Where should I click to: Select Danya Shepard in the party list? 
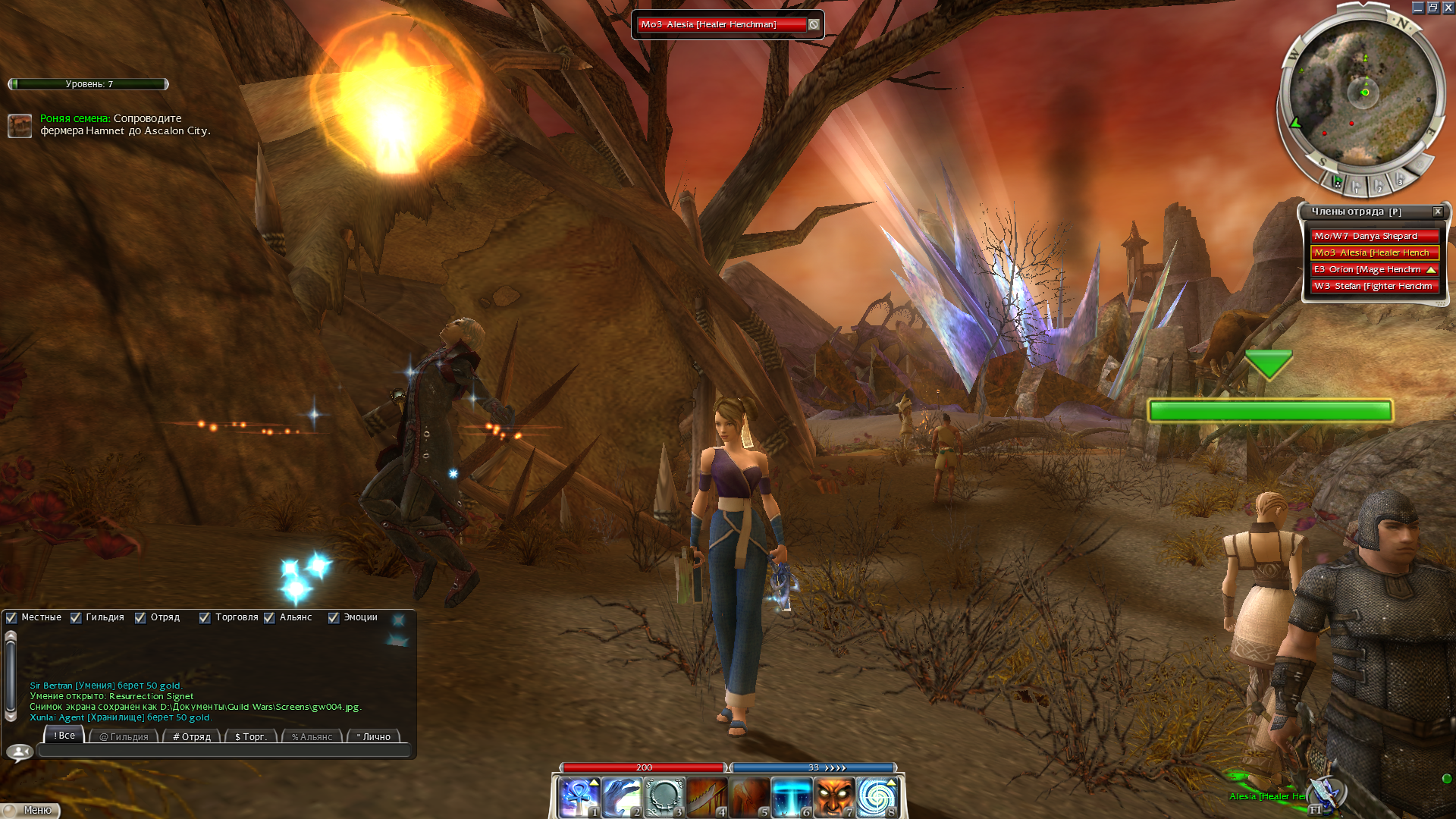tap(1374, 236)
